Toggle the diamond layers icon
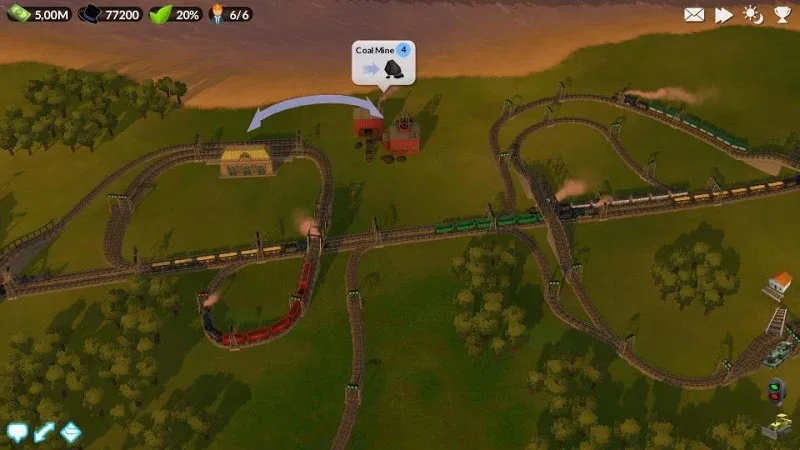 [x=70, y=432]
